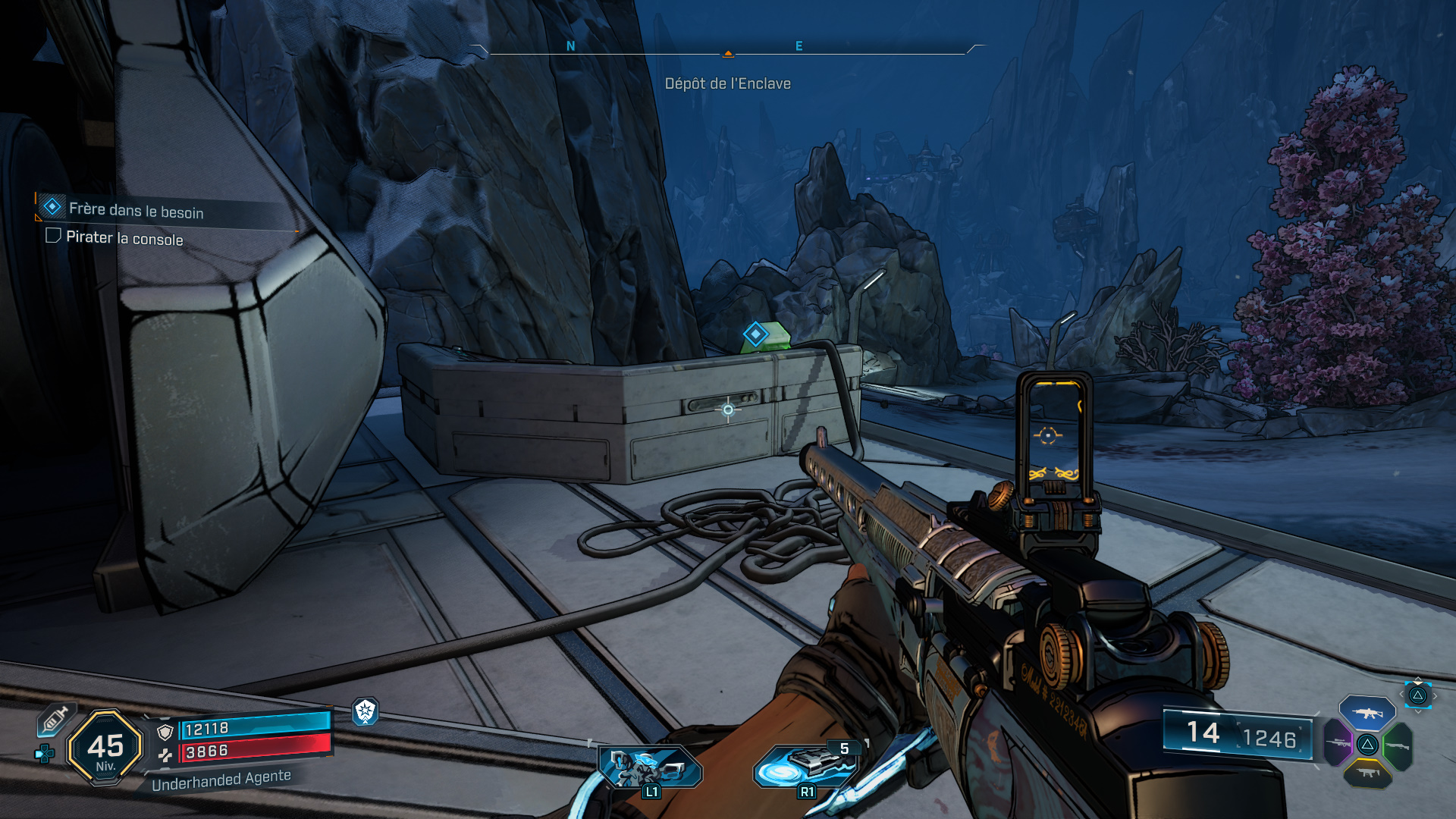Viewport: 1456px width, 819px height.
Task: Switch to the purple sniper rifle slot
Action: click(1338, 742)
